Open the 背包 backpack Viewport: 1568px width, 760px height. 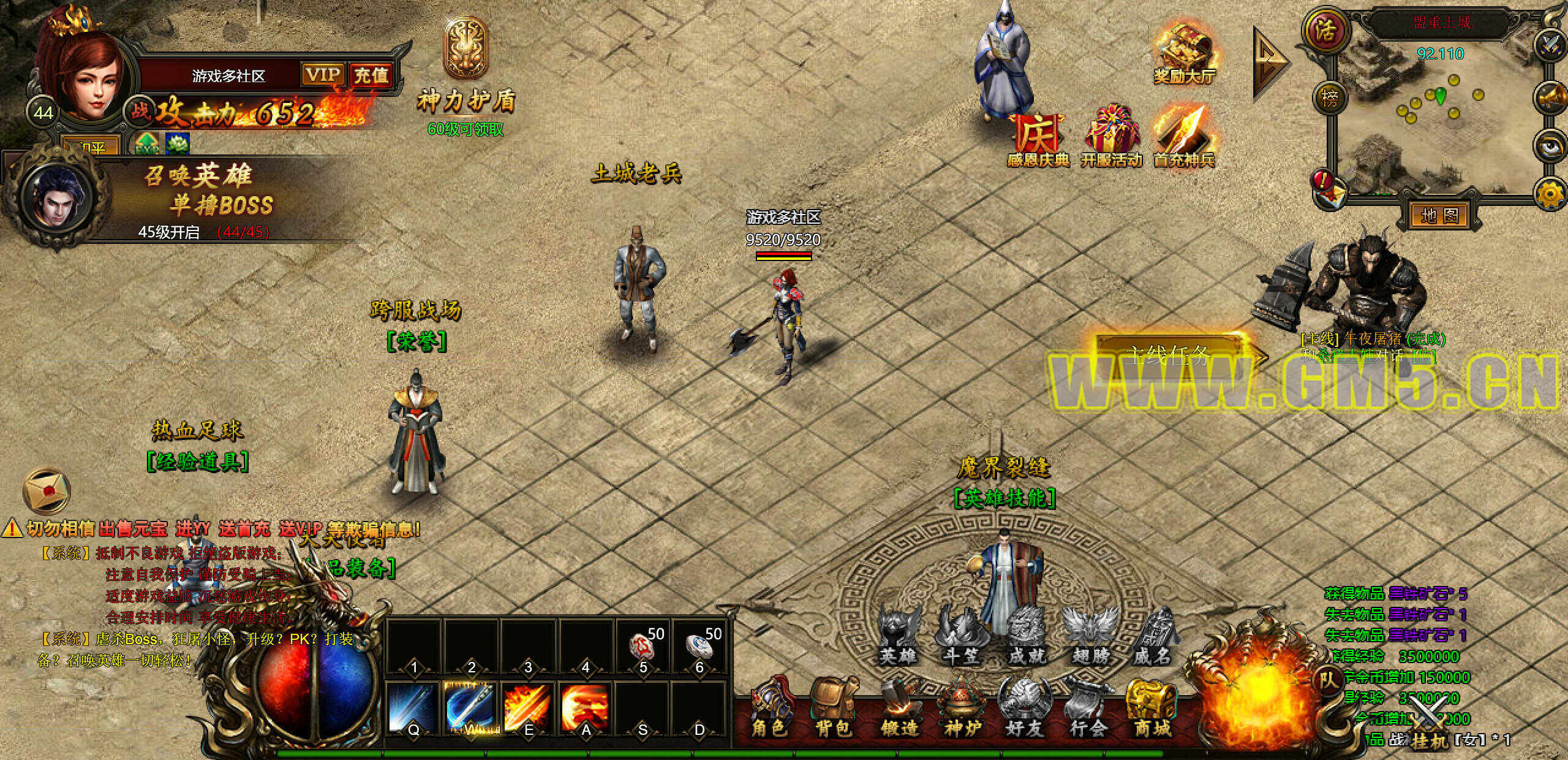[834, 708]
